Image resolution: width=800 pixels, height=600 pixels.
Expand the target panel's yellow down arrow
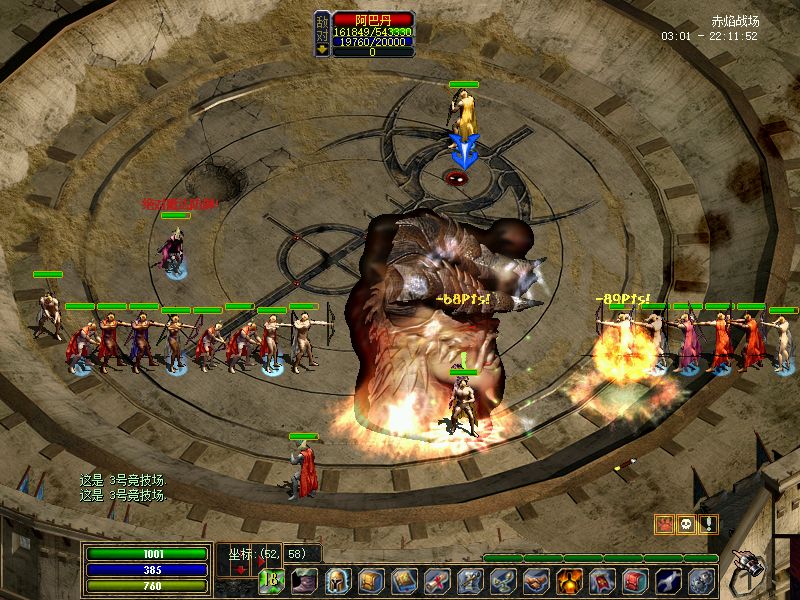pos(322,48)
